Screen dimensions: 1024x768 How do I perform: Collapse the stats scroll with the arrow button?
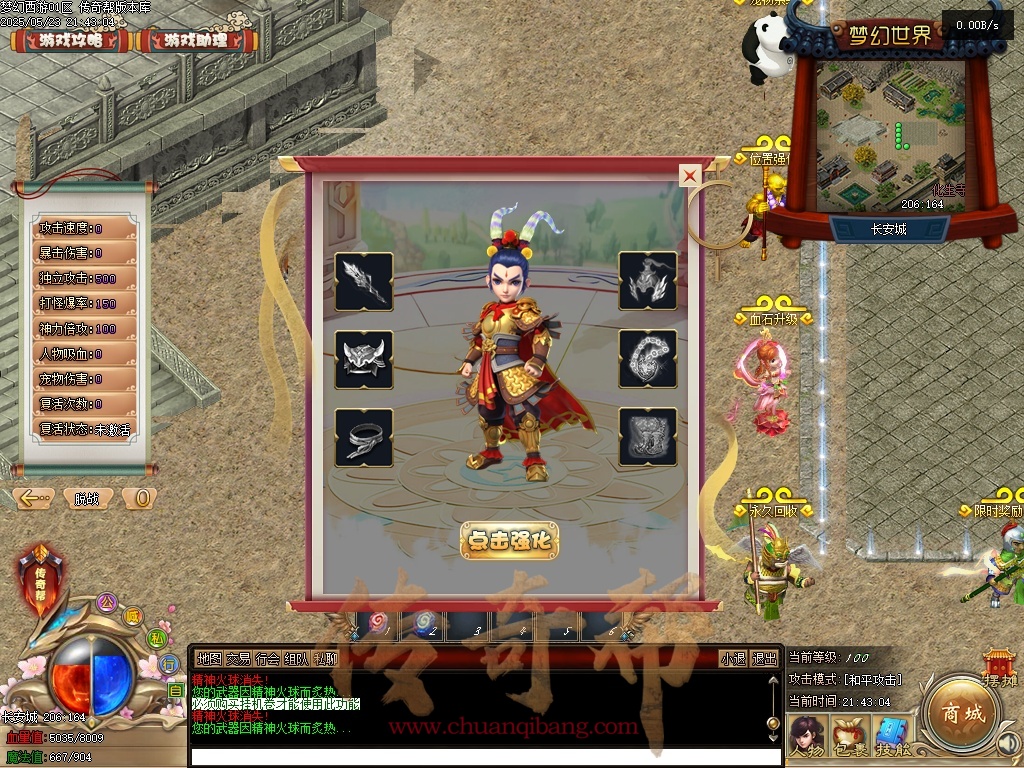[x=34, y=498]
